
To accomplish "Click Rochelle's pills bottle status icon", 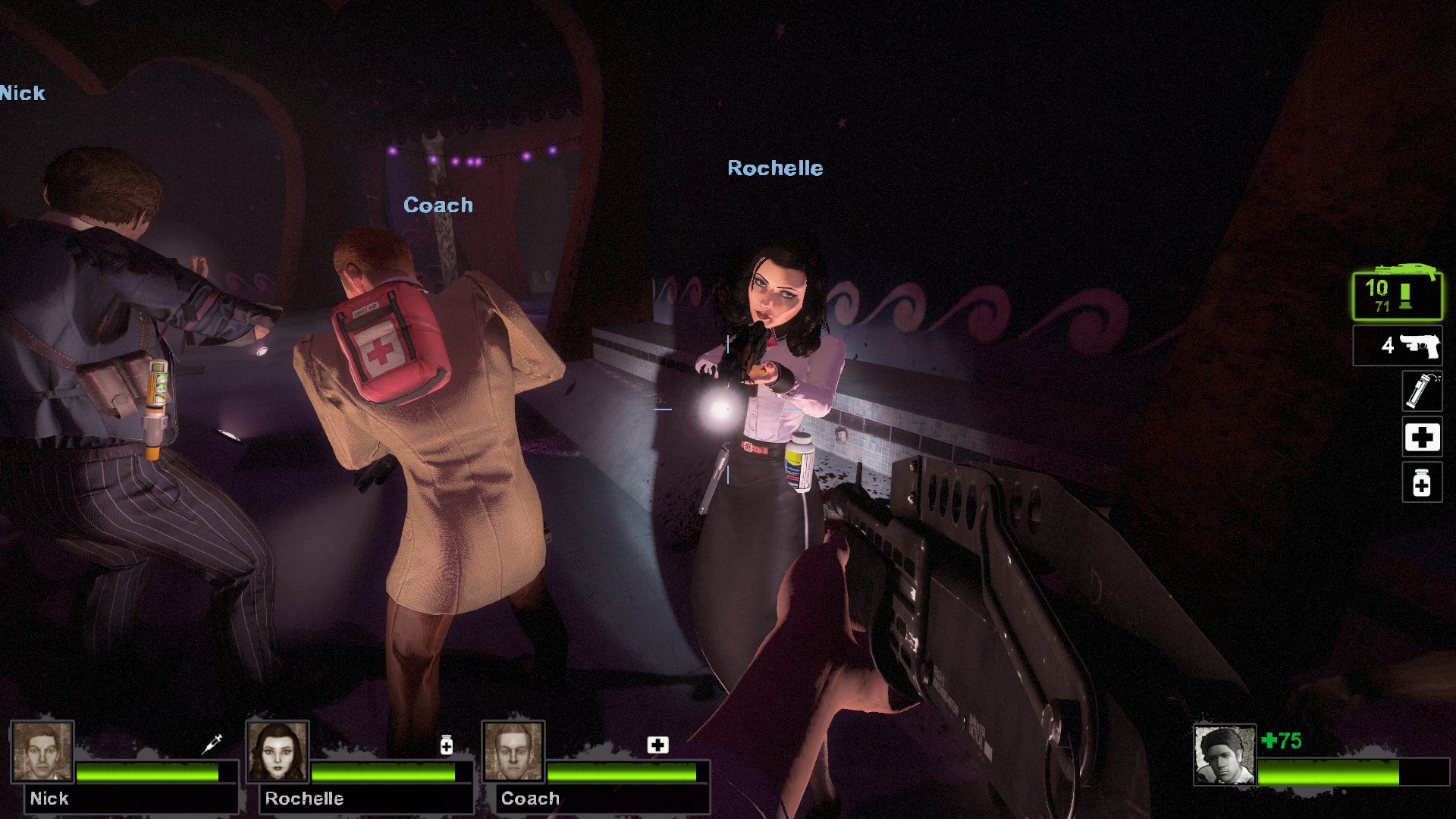I will [447, 745].
